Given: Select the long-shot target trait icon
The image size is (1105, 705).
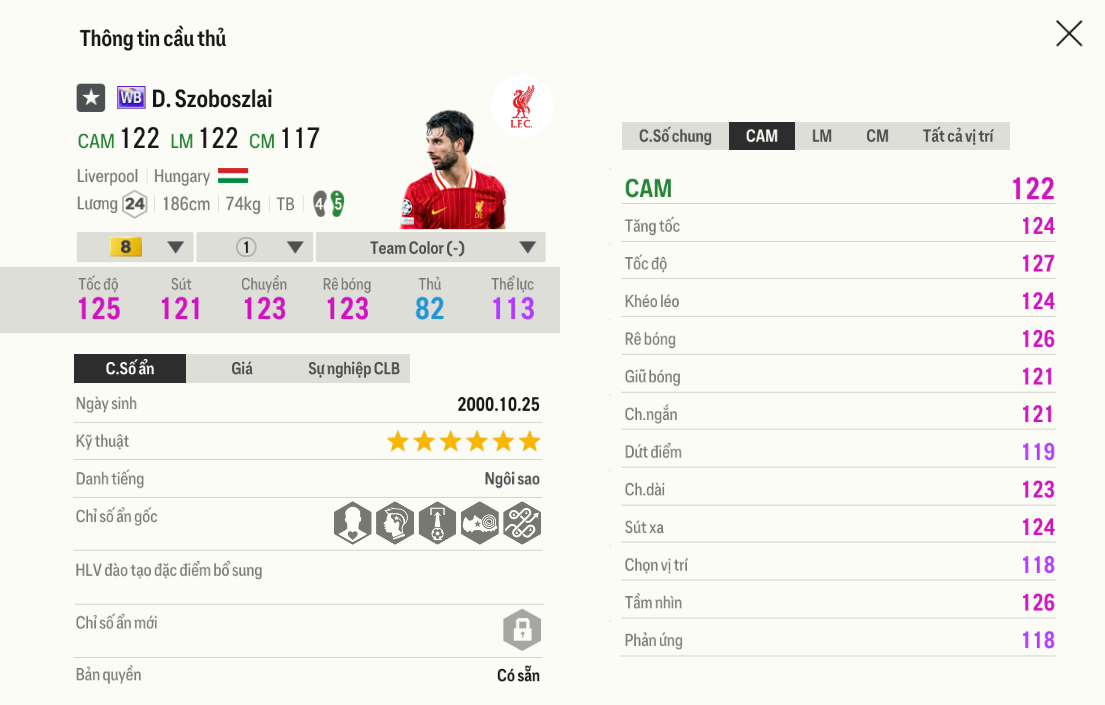Looking at the screenshot, I should 479,523.
